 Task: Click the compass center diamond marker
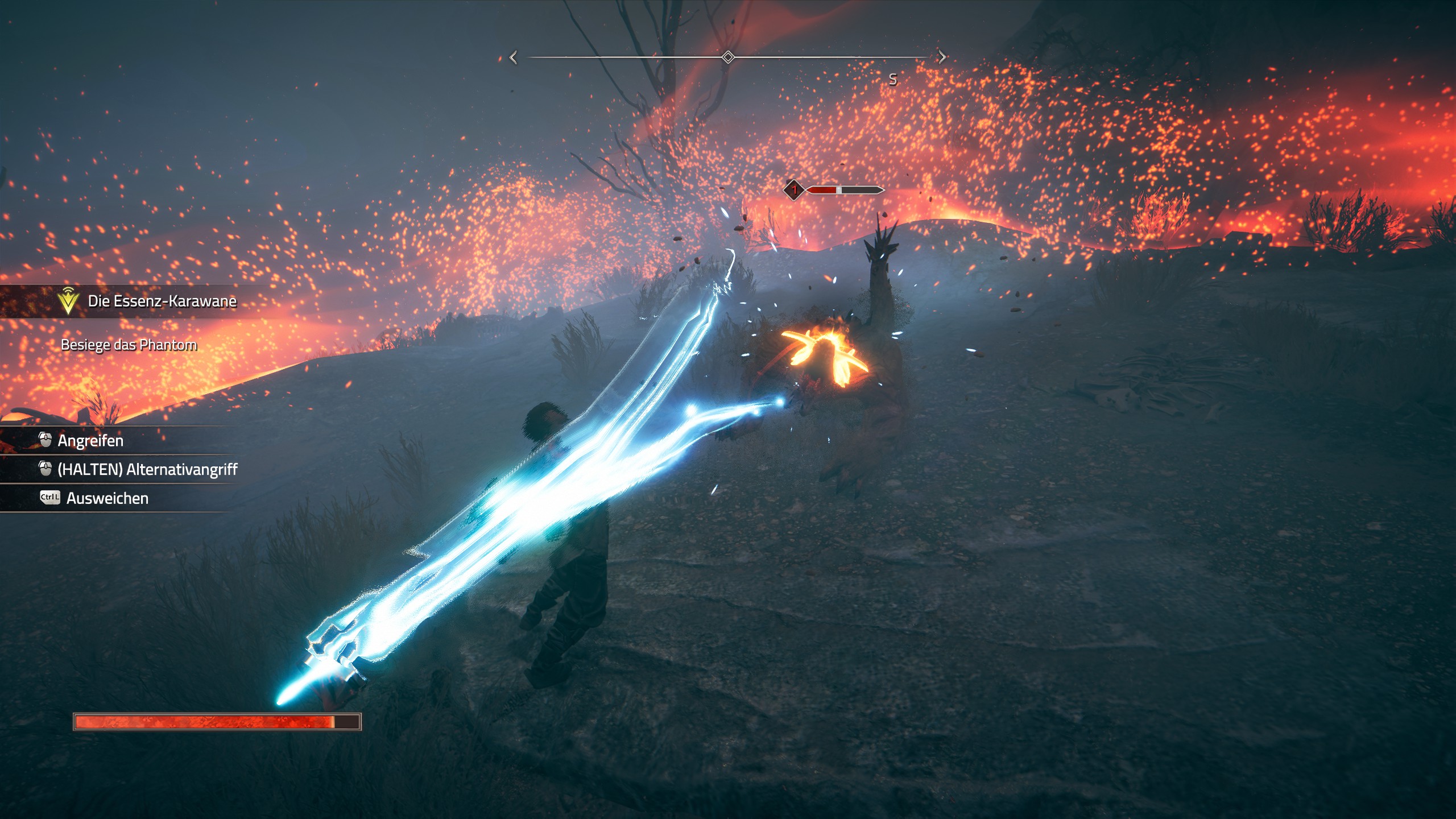[x=727, y=57]
